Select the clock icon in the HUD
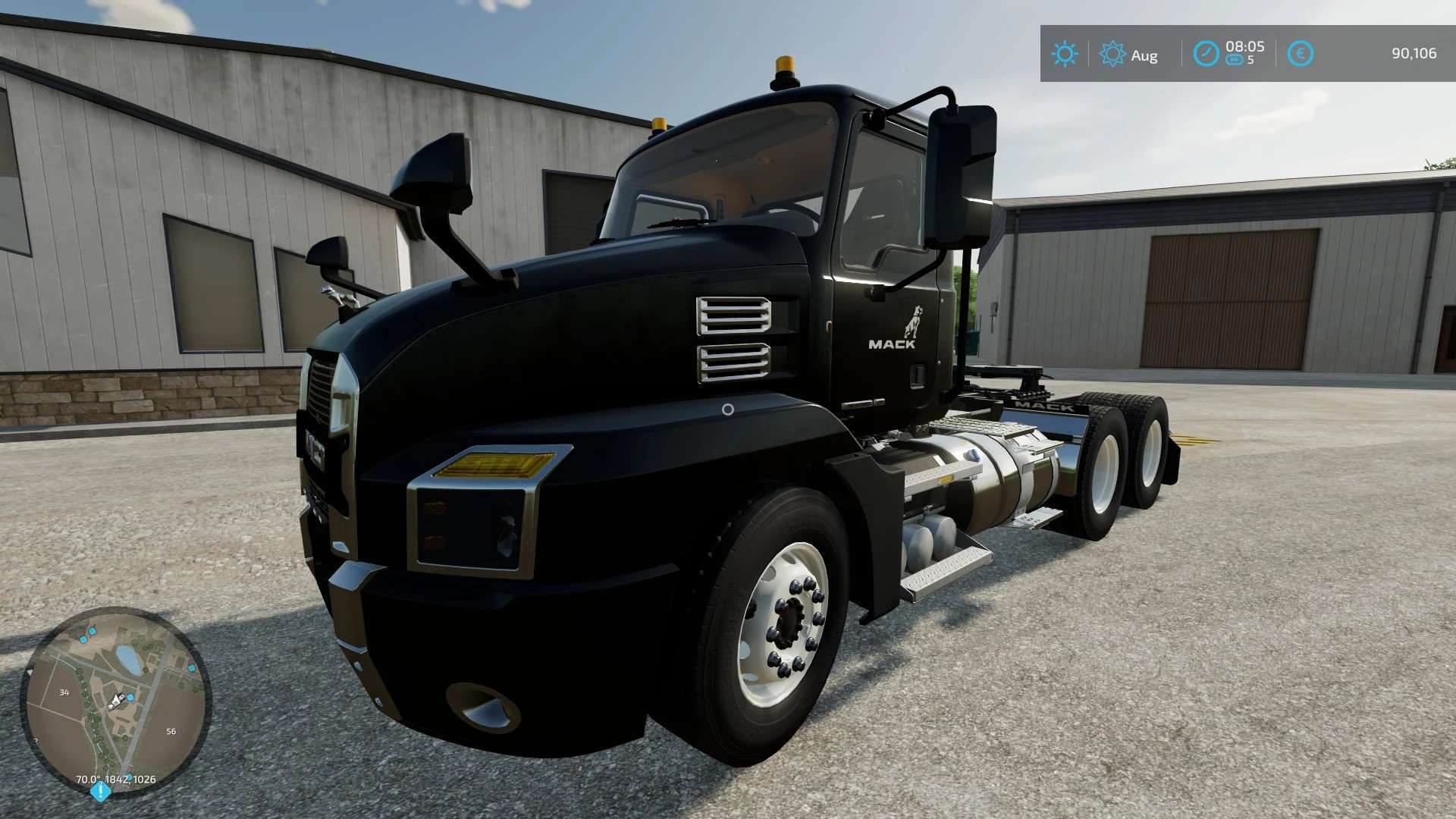The width and height of the screenshot is (1456, 819). (x=1207, y=53)
